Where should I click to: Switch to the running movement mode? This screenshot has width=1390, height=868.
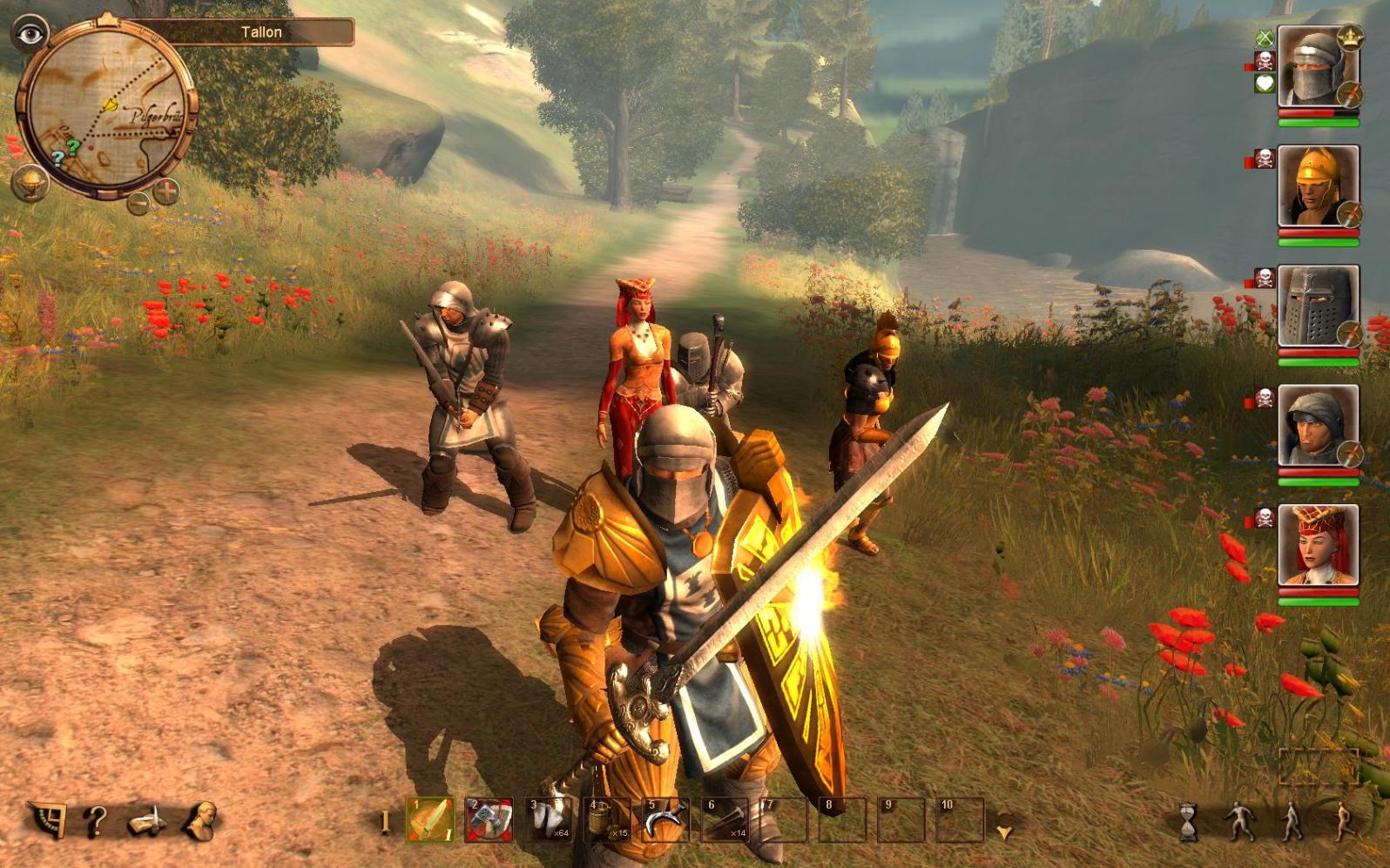pyautogui.click(x=1343, y=821)
